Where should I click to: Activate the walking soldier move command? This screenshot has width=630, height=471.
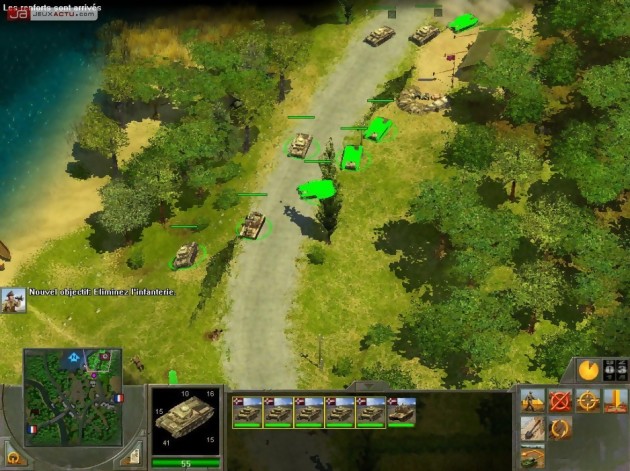click(533, 401)
